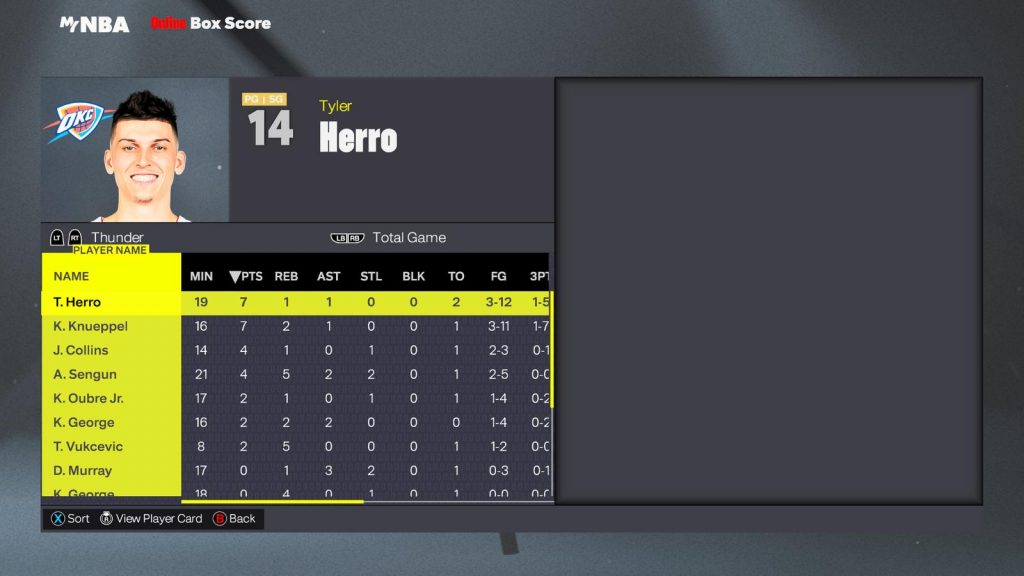Viewport: 1024px width, 576px height.
Task: Sort by the MIN column header
Action: (x=201, y=276)
